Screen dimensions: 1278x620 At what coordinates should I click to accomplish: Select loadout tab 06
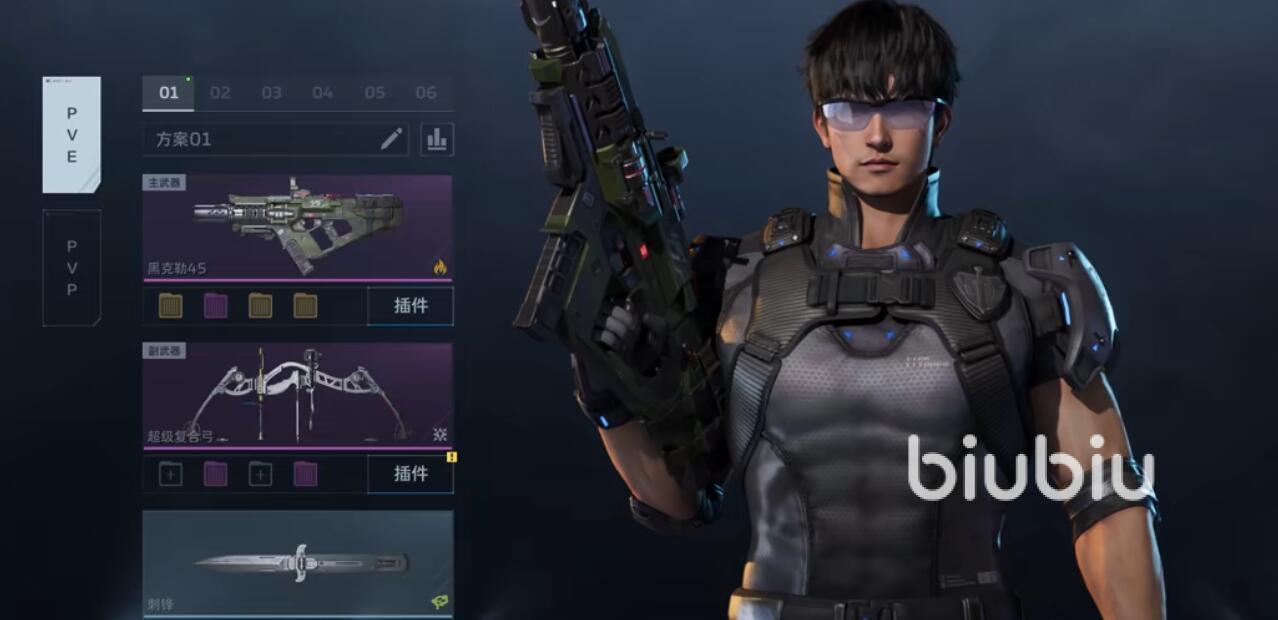click(426, 93)
